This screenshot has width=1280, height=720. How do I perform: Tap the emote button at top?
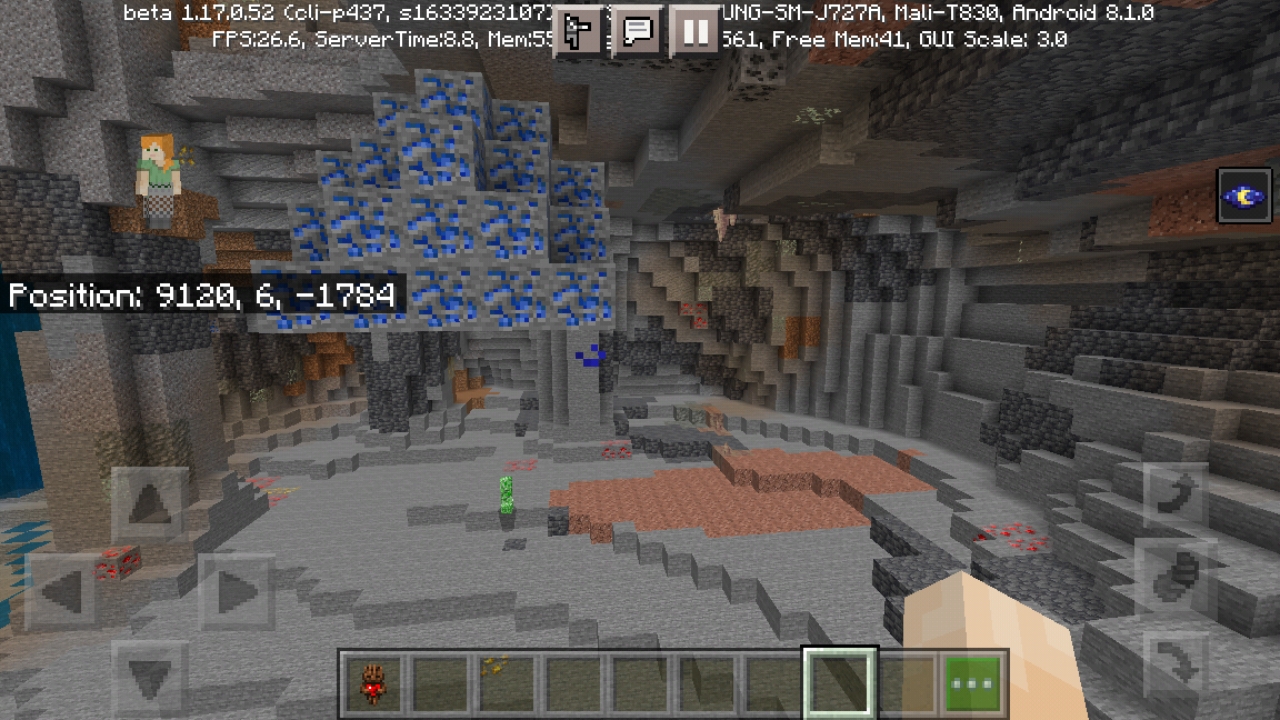[x=578, y=32]
